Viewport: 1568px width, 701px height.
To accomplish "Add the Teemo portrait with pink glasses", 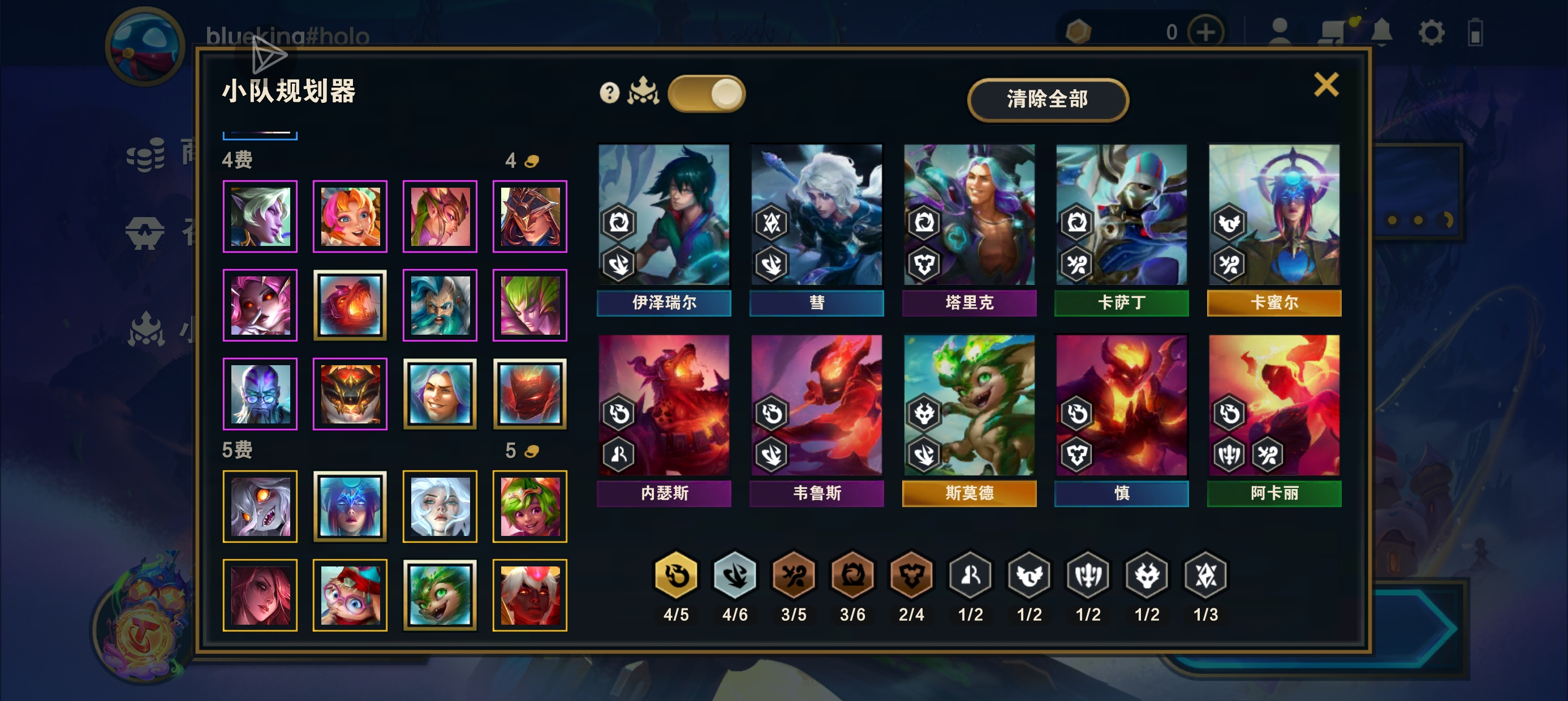I will click(350, 595).
